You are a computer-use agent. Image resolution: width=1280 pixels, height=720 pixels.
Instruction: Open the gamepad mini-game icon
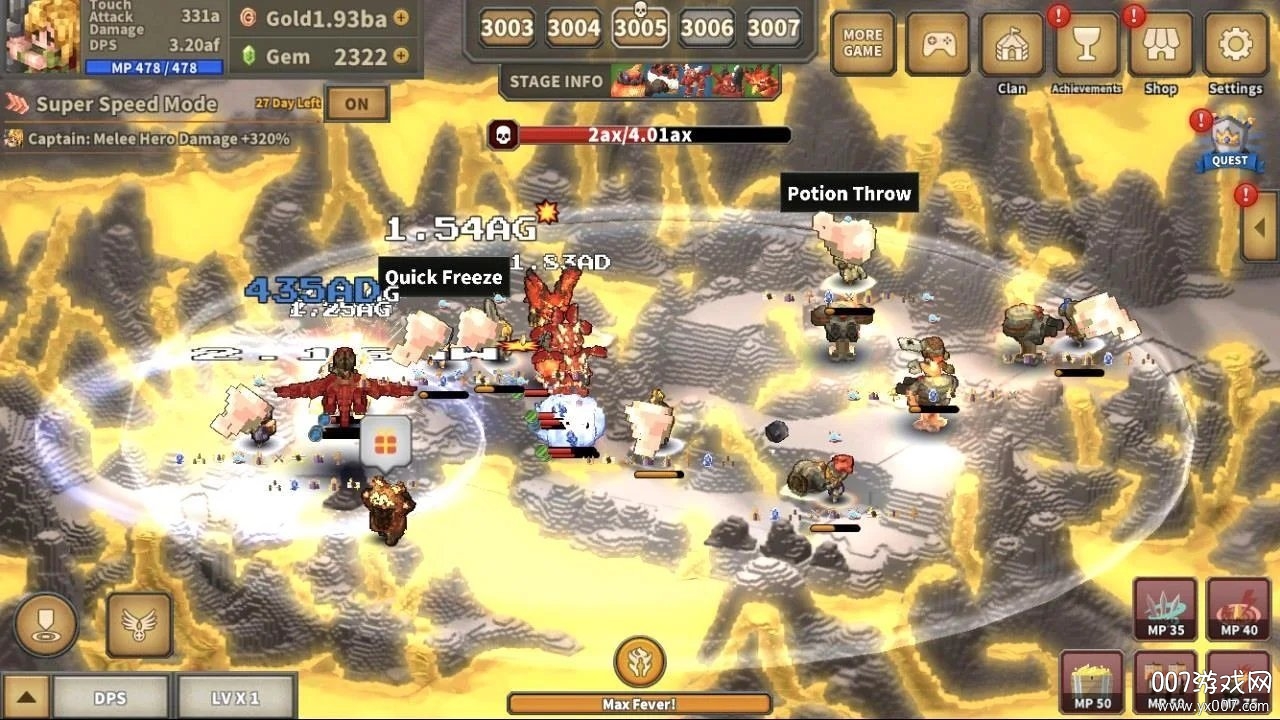[x=937, y=44]
